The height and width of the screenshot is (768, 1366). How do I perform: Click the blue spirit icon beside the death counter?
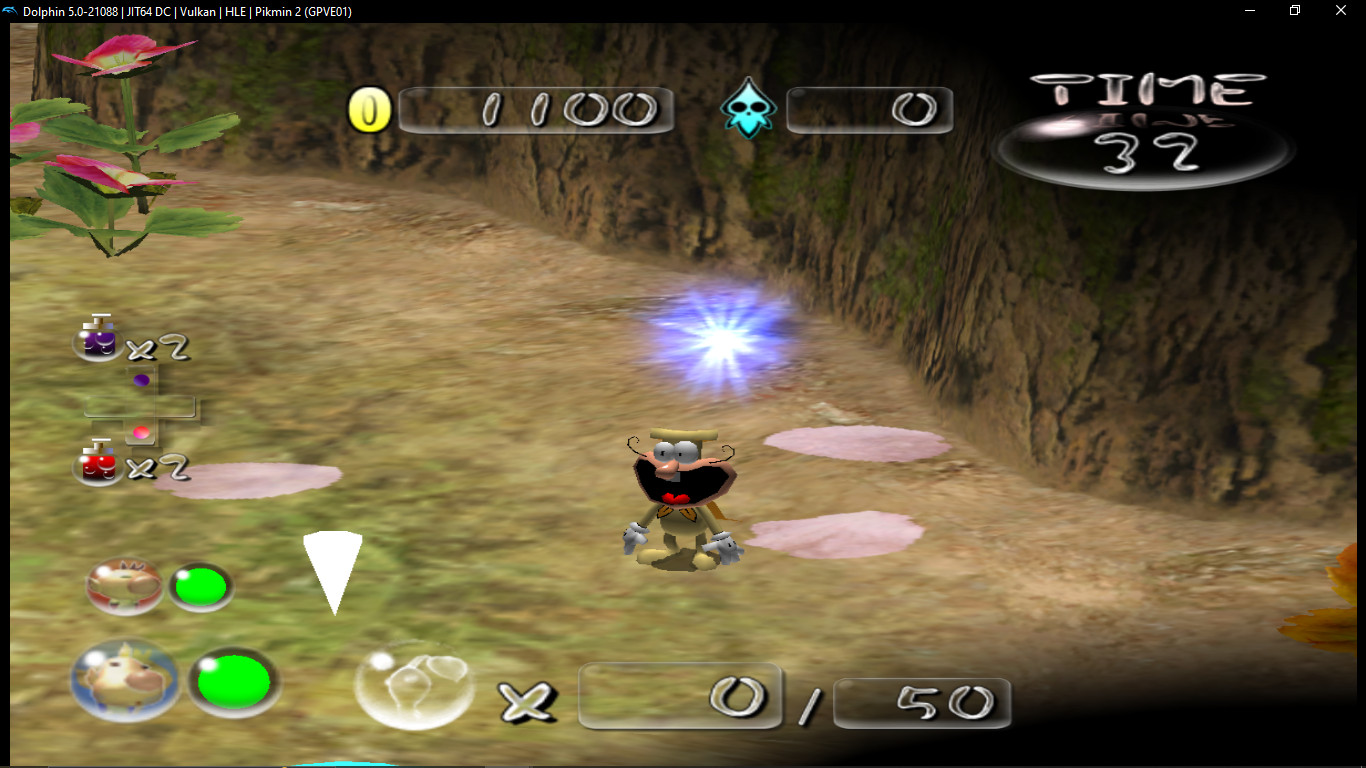(x=748, y=108)
